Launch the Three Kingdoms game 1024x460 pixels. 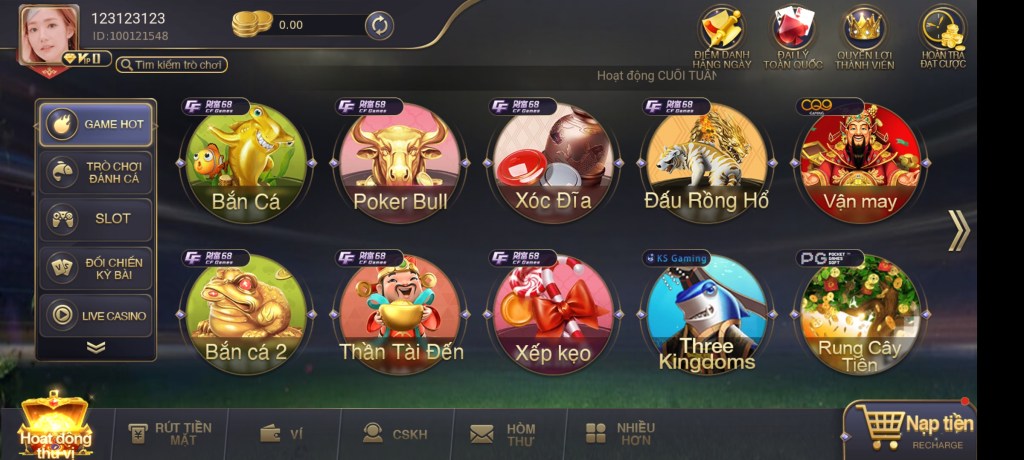[707, 313]
